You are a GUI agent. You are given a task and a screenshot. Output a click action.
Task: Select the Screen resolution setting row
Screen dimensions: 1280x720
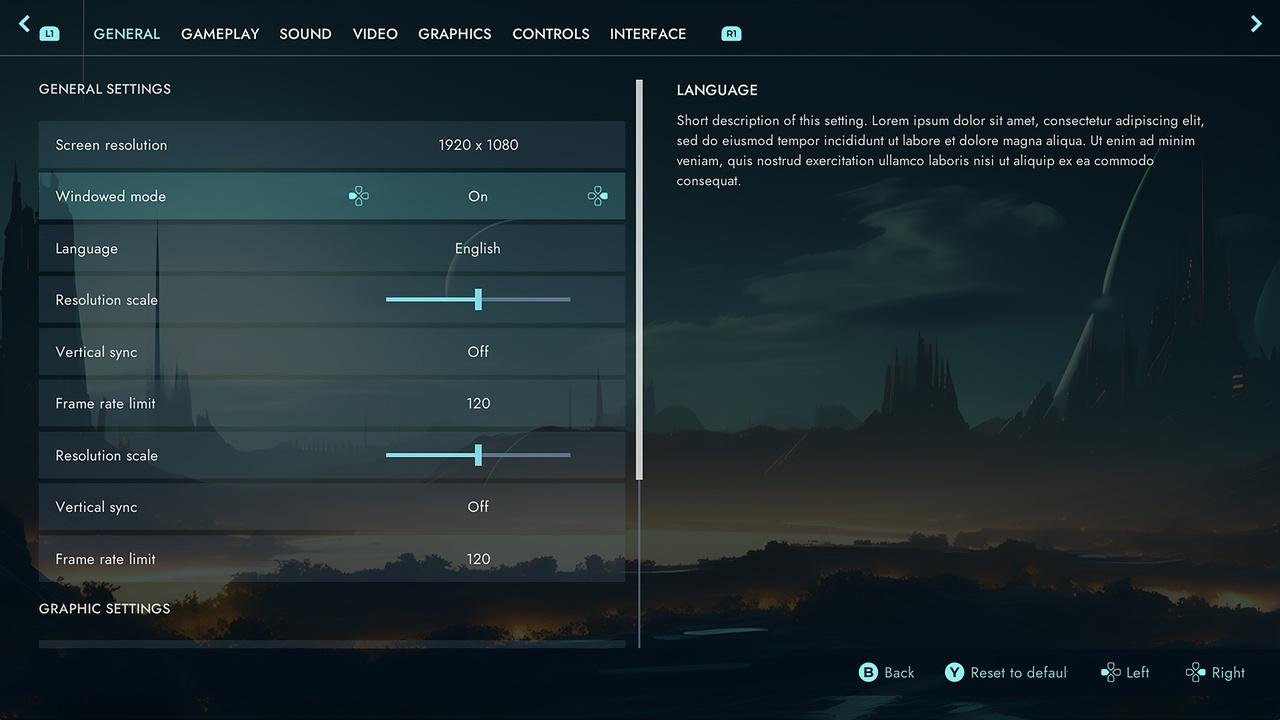click(x=331, y=145)
